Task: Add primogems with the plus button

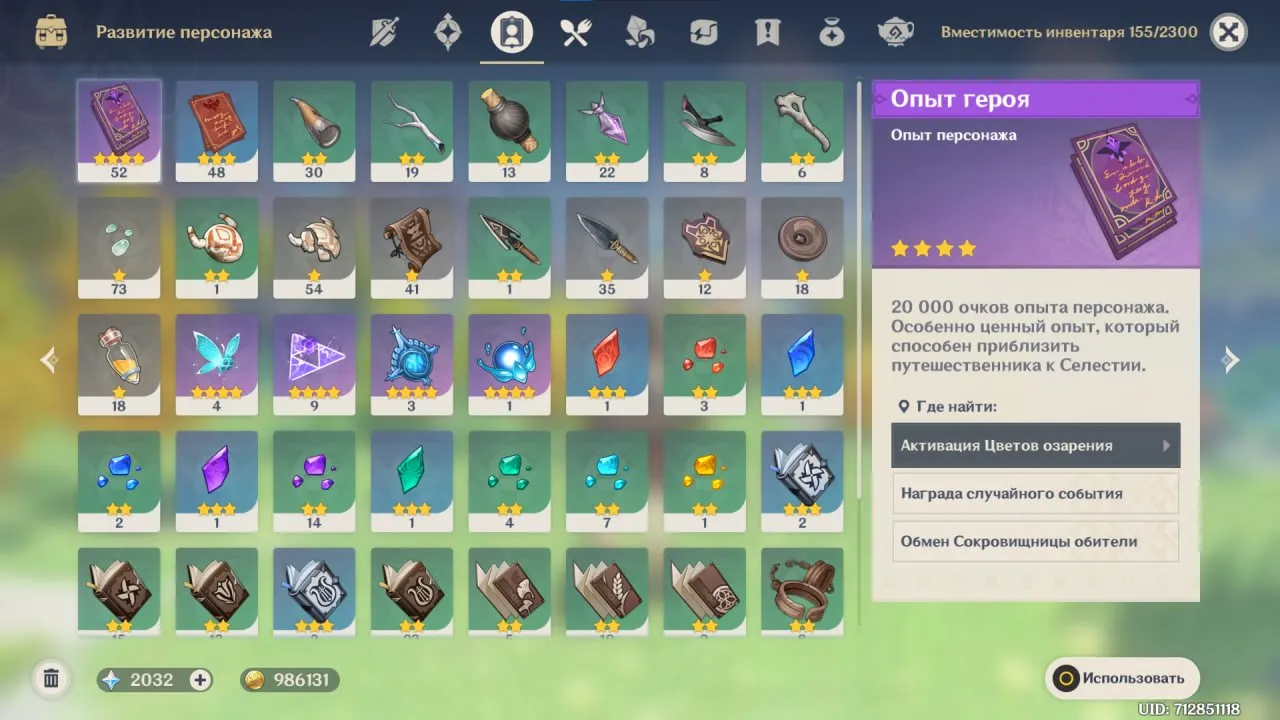Action: point(201,680)
